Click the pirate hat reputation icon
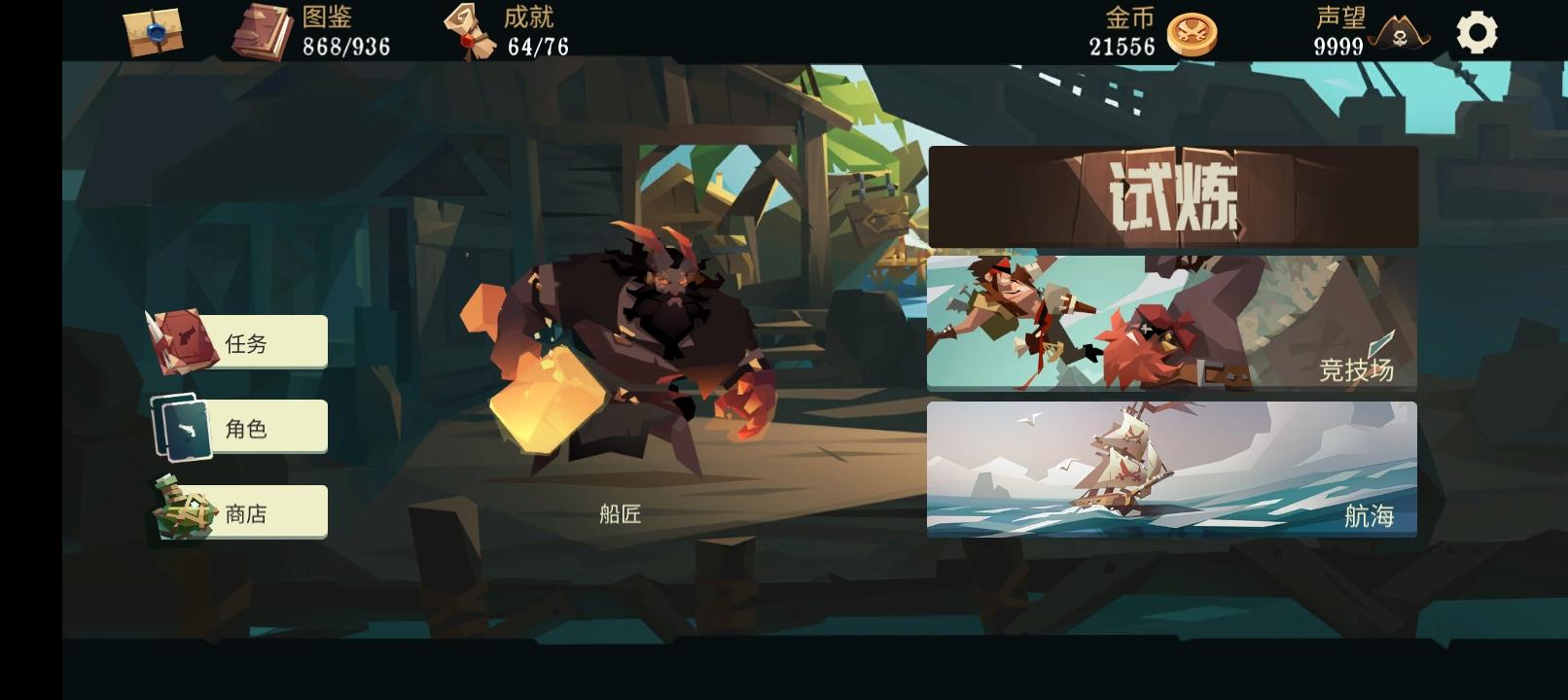 1398,32
